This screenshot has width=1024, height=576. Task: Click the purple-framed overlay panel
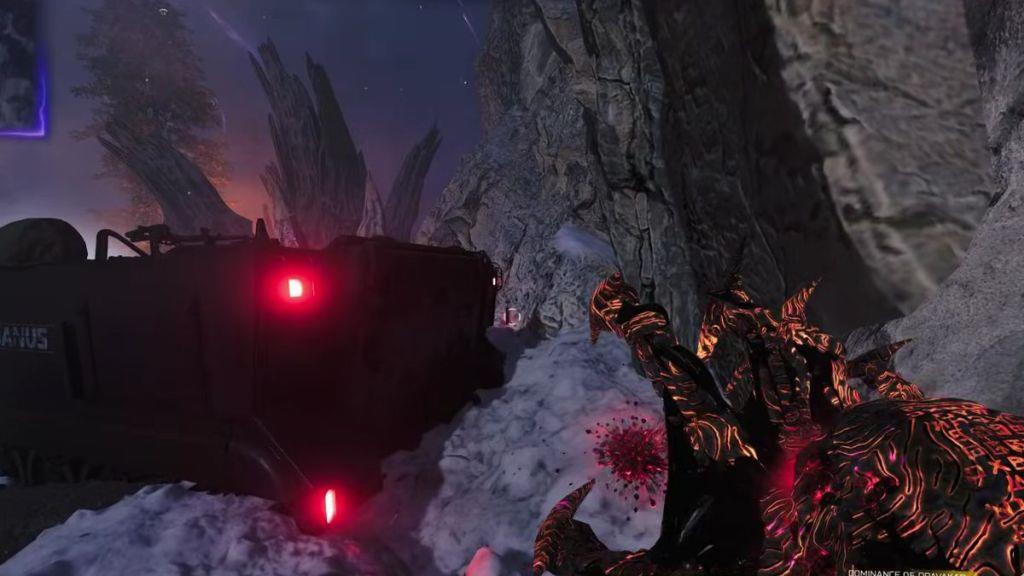[x=21, y=65]
